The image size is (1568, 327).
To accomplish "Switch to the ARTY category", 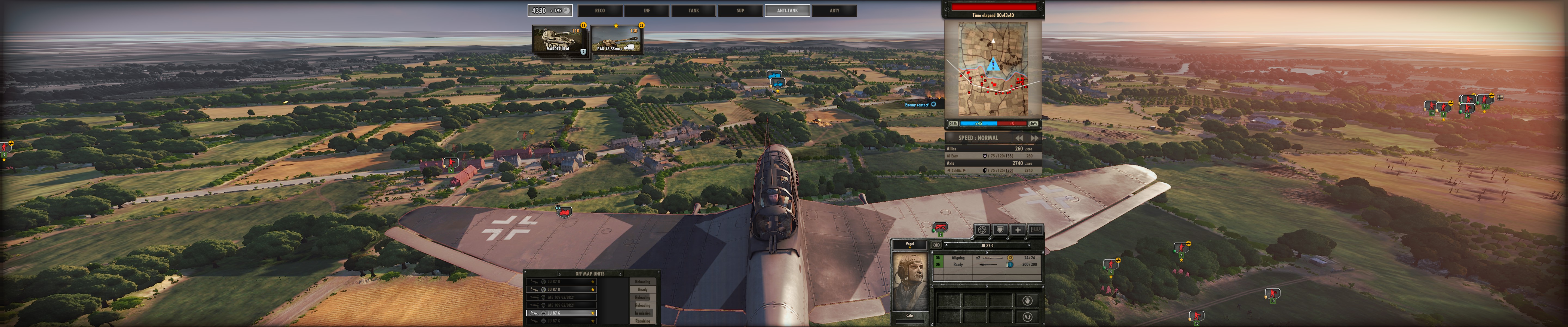I will click(834, 10).
